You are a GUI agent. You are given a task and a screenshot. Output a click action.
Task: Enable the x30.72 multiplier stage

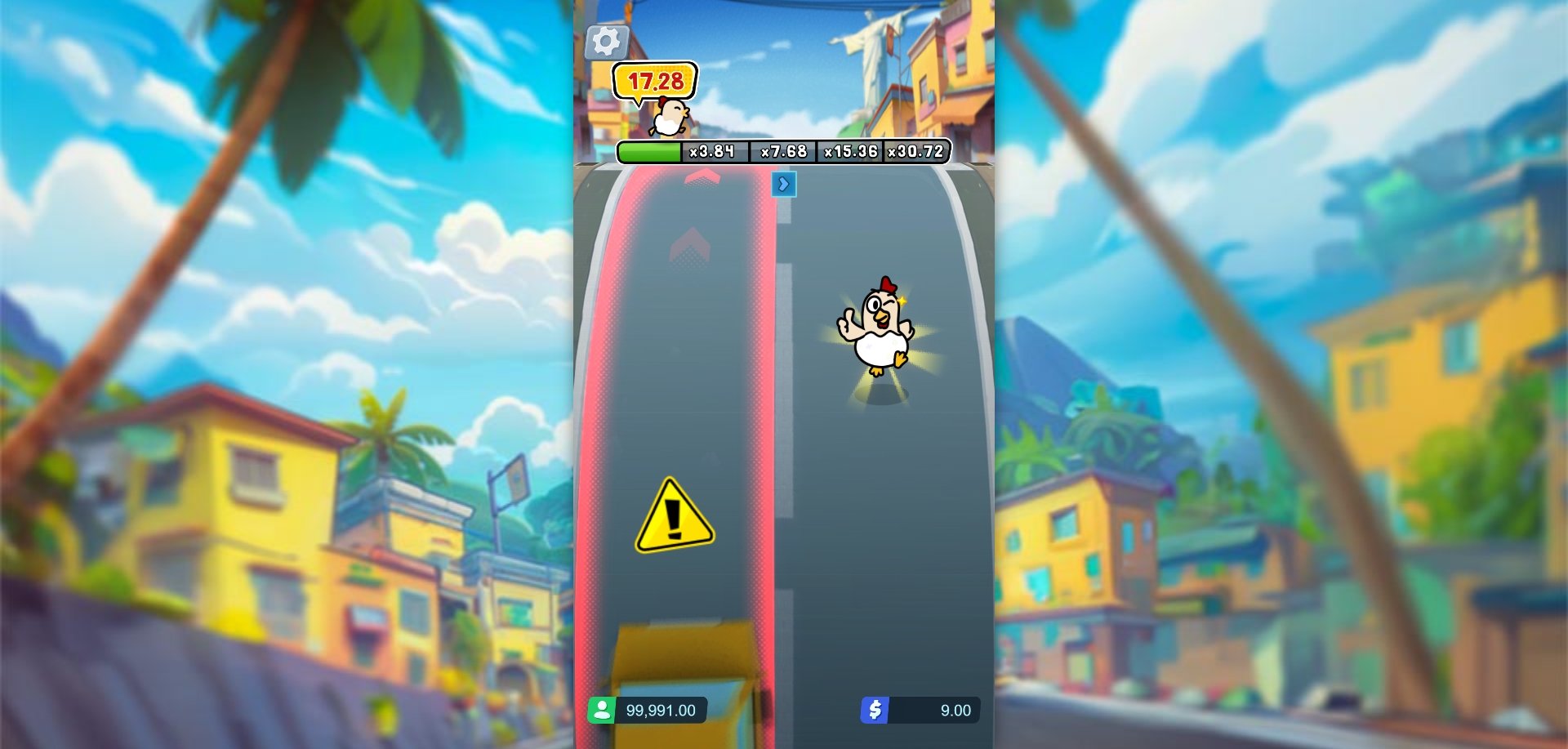(x=916, y=151)
